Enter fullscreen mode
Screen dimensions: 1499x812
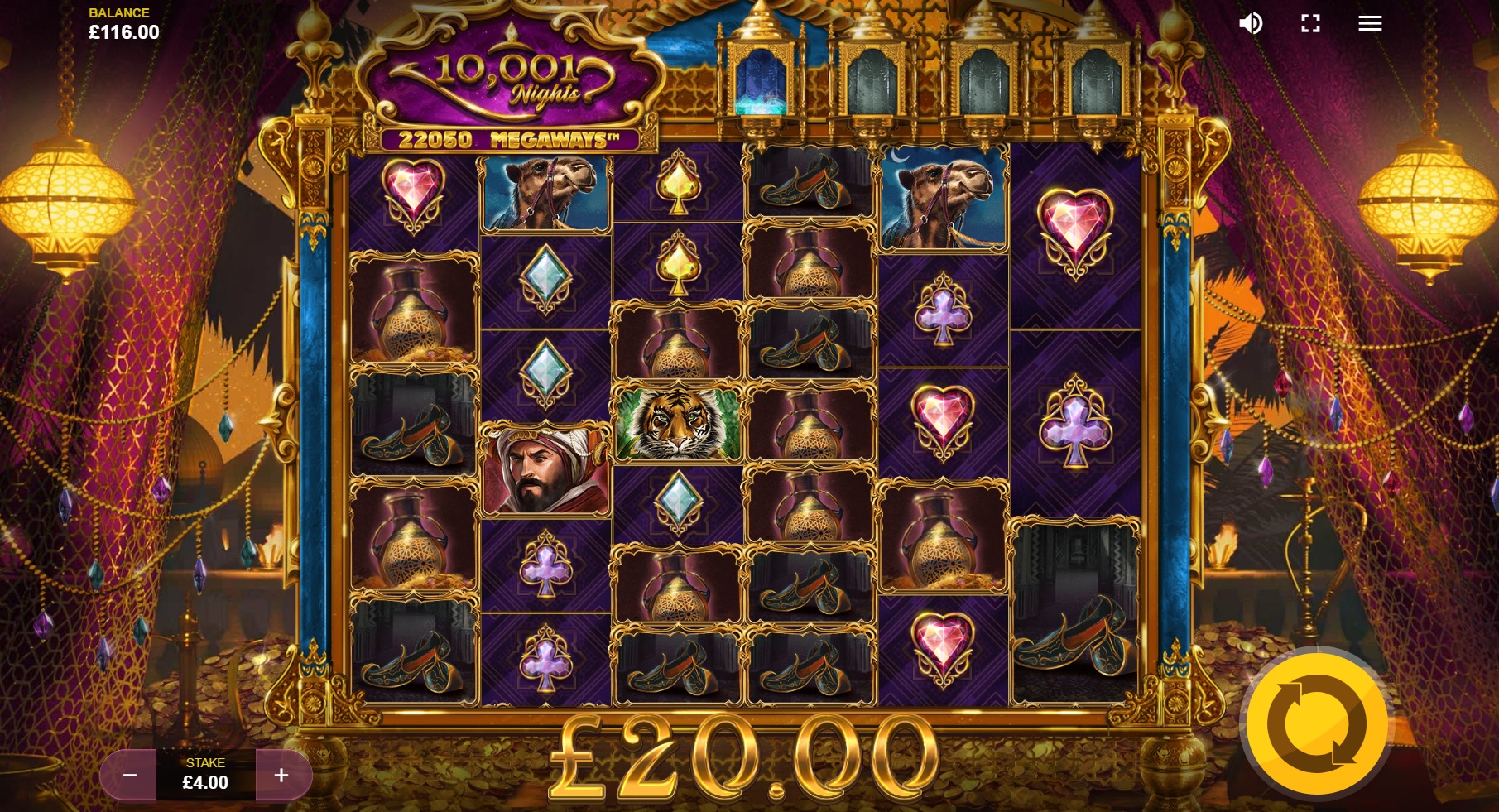[1310, 23]
